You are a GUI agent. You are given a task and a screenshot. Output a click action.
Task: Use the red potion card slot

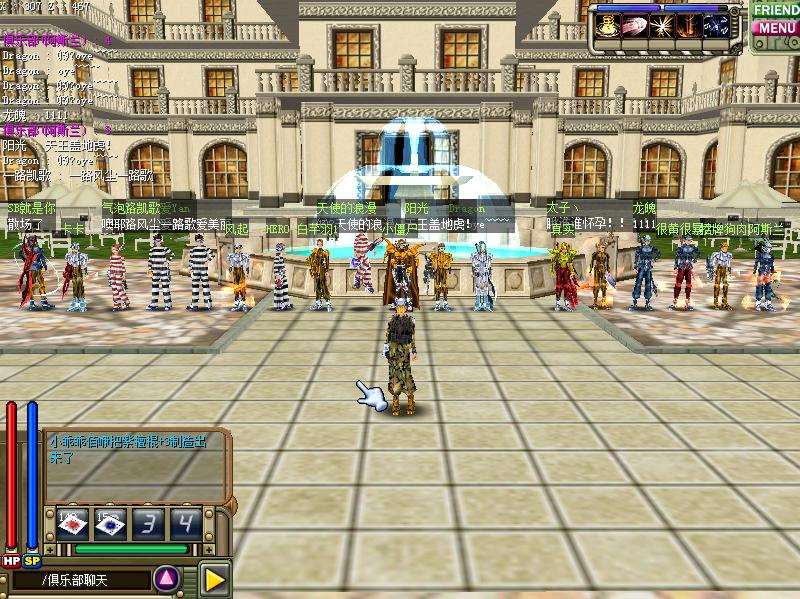click(x=71, y=522)
